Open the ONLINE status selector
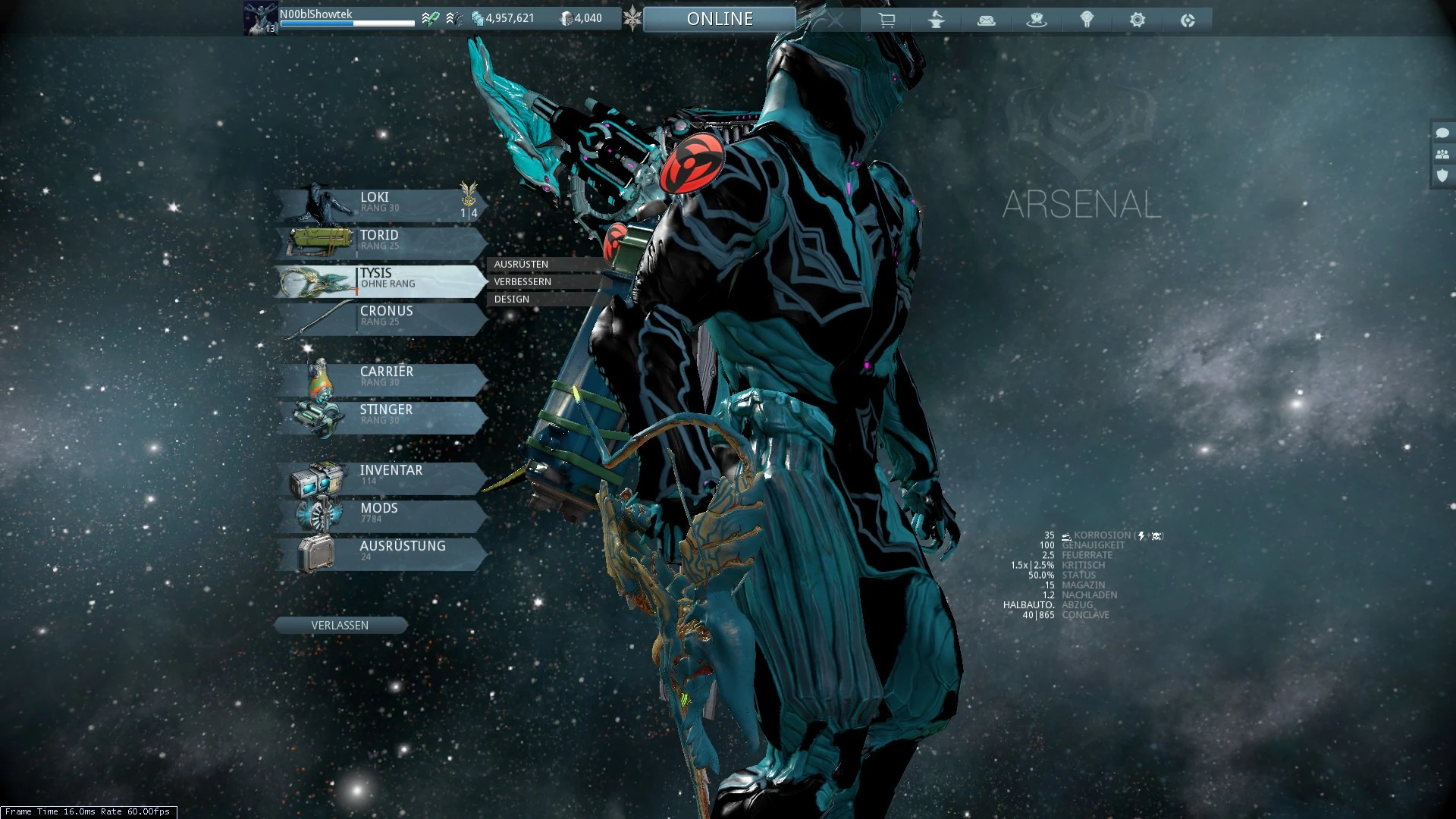Screen dimensions: 1456x819 719,18
